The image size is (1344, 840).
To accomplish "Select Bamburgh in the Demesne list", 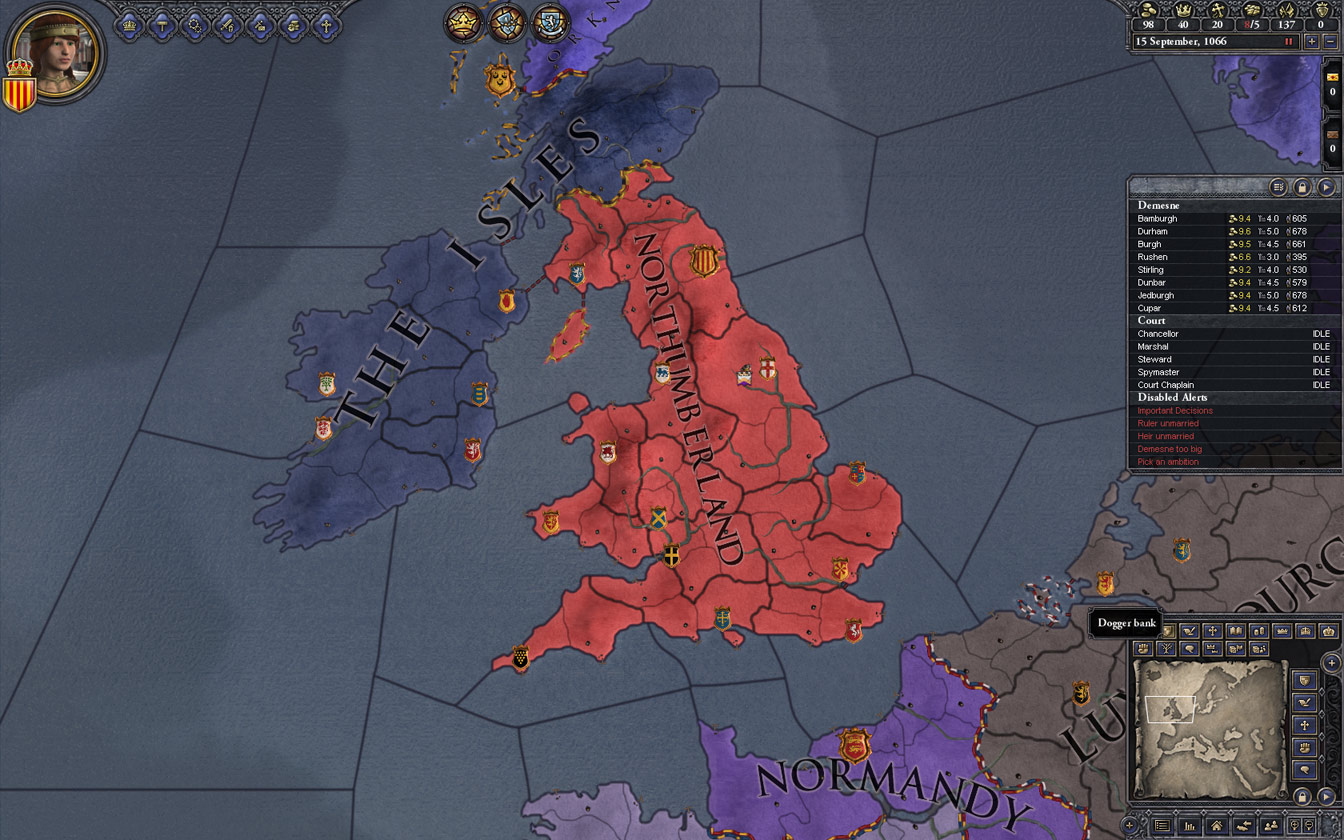I will 1157,218.
